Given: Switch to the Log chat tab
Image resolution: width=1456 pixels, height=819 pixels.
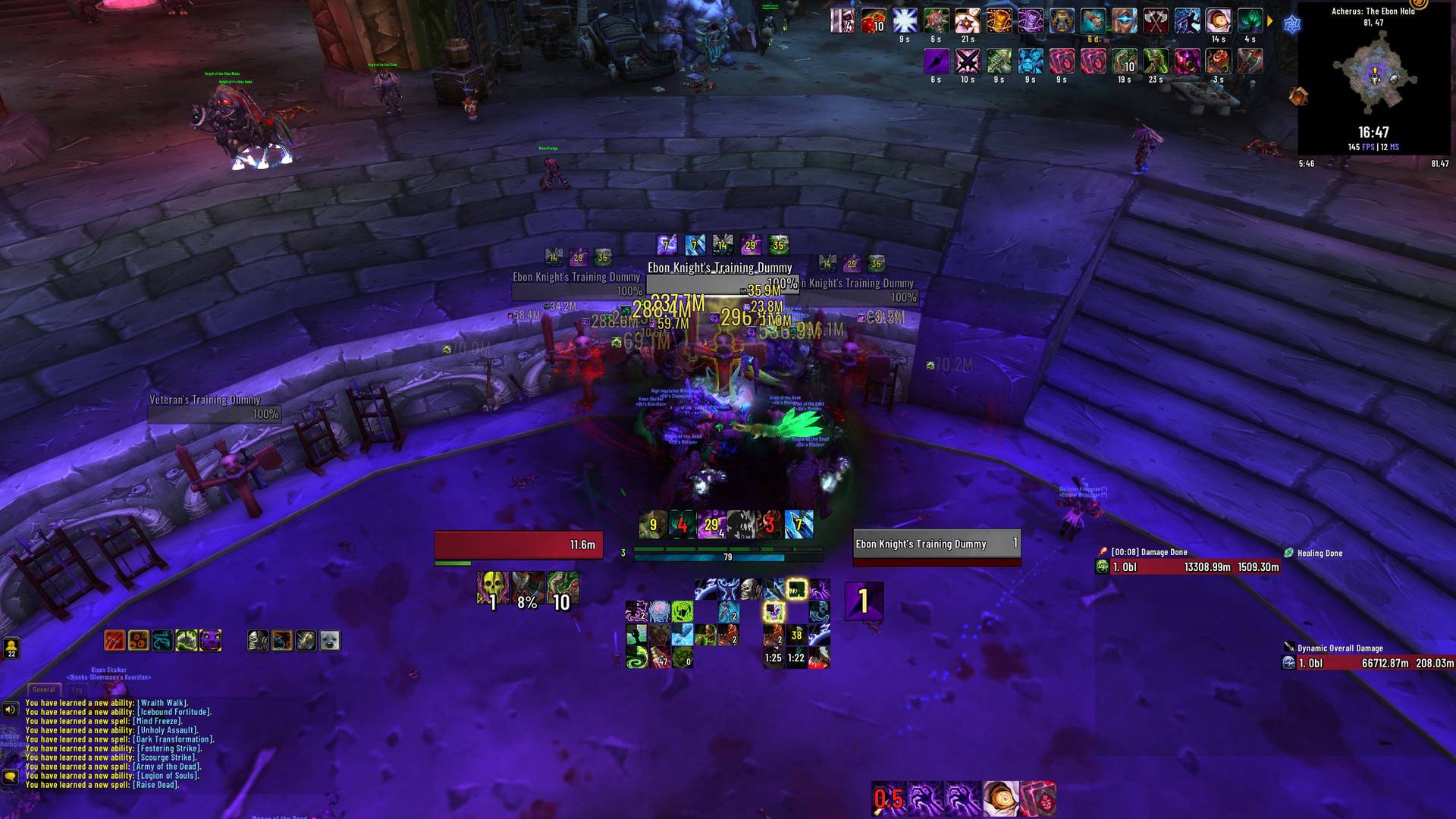Looking at the screenshot, I should tap(77, 689).
